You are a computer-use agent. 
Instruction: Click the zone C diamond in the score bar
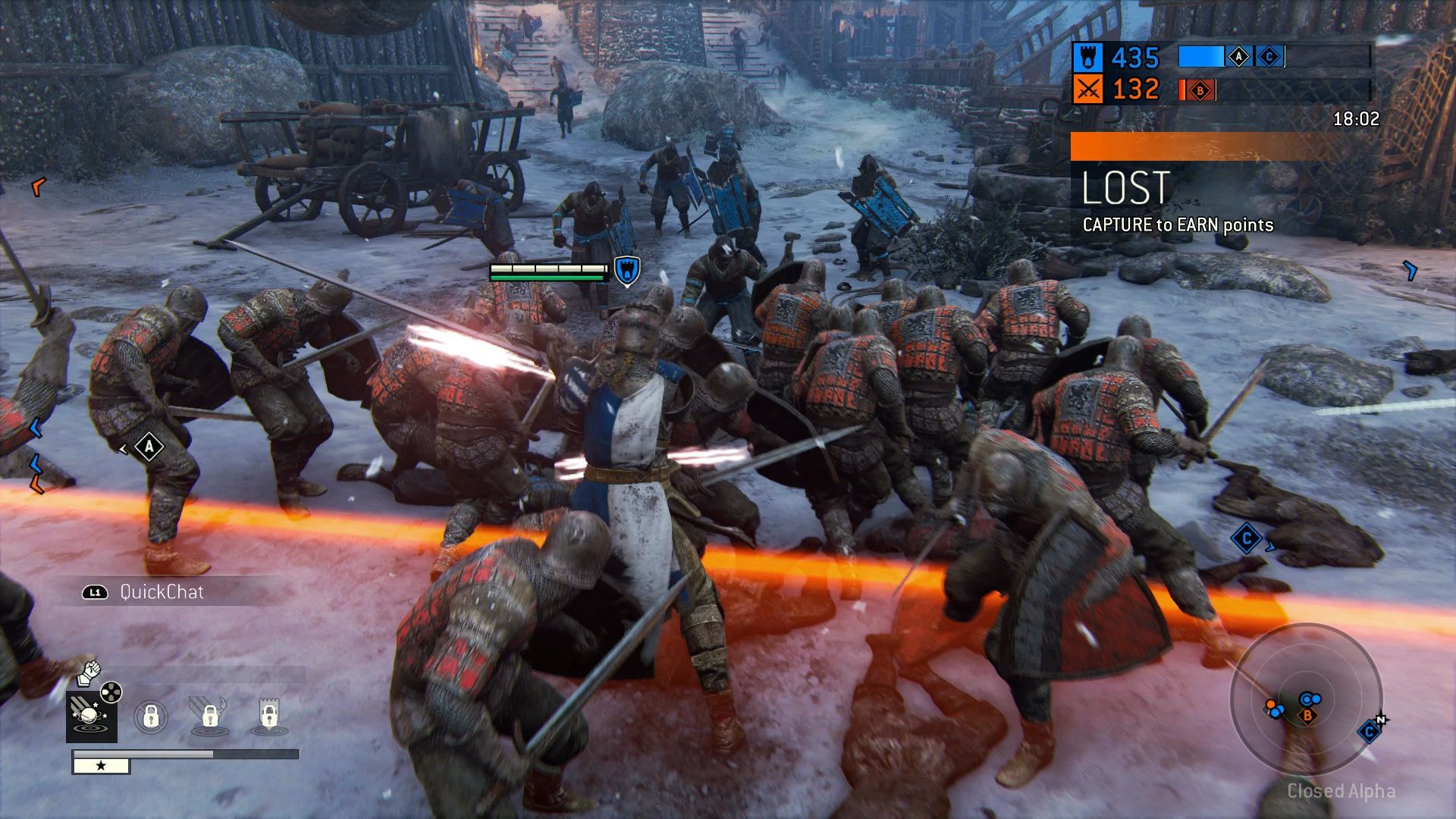tap(1269, 57)
